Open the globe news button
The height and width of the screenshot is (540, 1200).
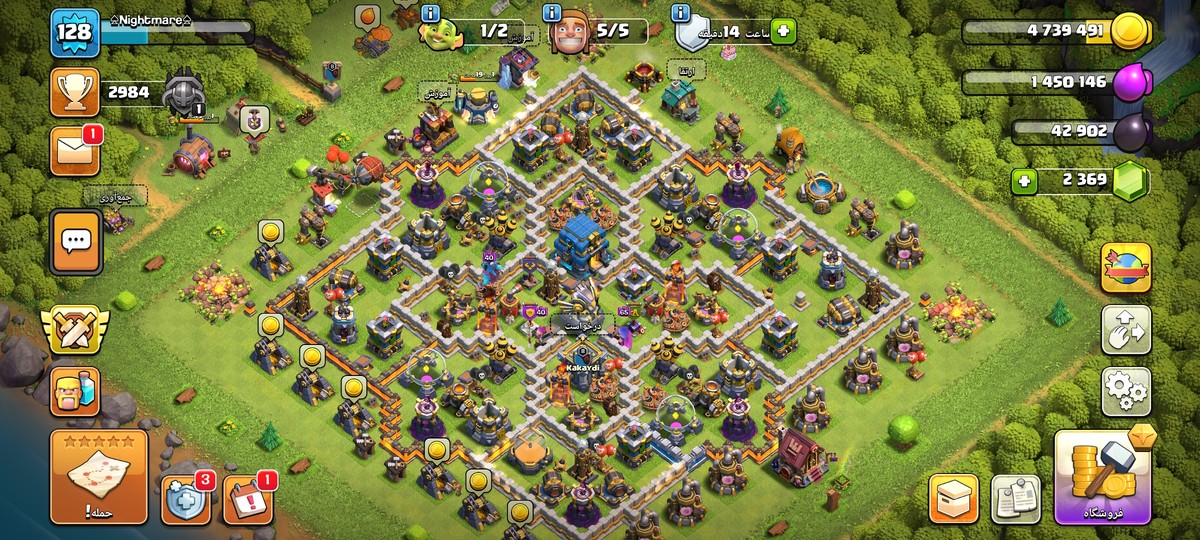1126,268
